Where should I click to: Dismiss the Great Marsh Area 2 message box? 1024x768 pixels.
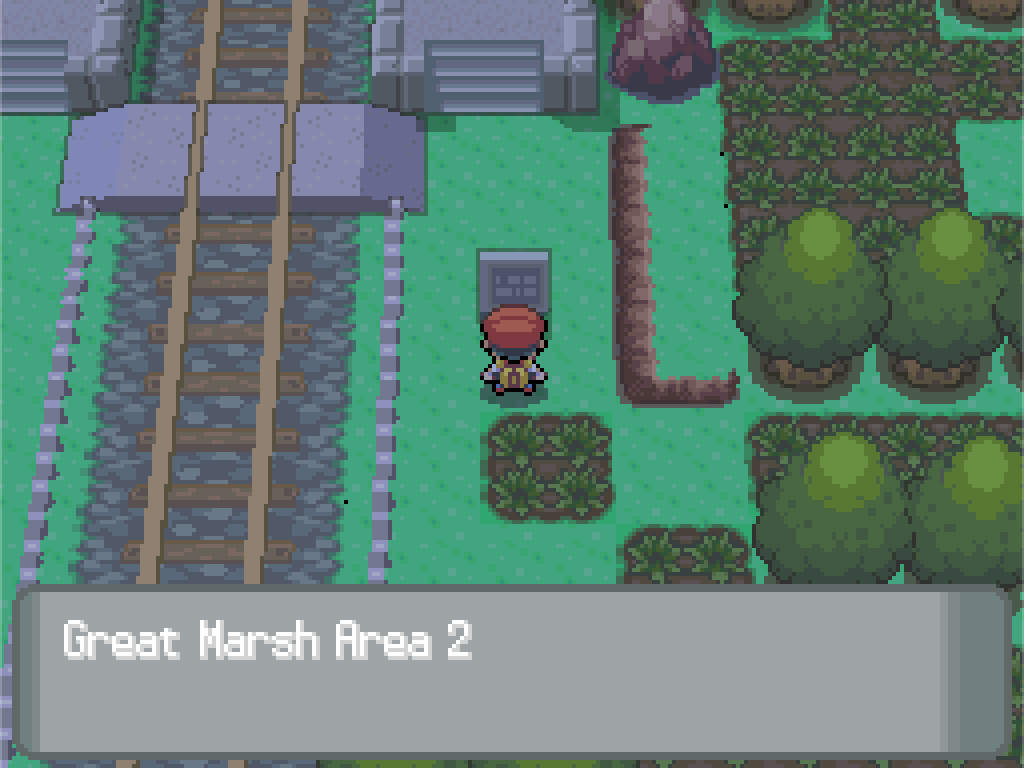[x=512, y=672]
